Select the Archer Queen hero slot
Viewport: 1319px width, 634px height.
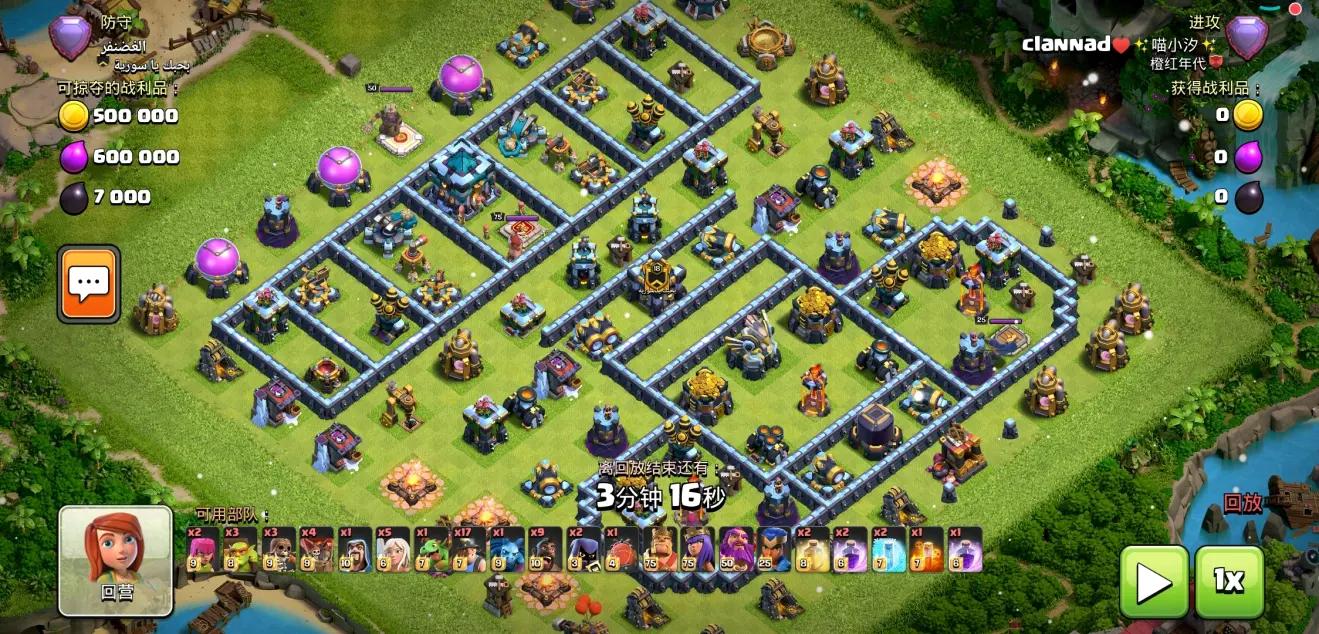click(697, 550)
